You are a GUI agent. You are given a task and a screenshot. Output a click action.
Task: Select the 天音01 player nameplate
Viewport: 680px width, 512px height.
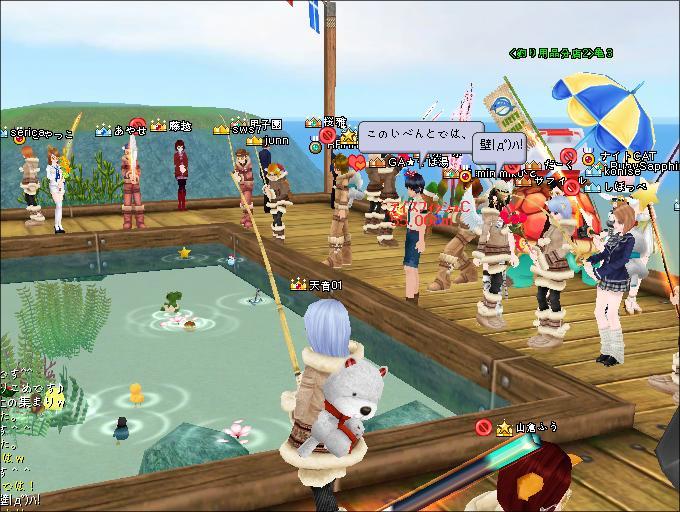coord(325,285)
